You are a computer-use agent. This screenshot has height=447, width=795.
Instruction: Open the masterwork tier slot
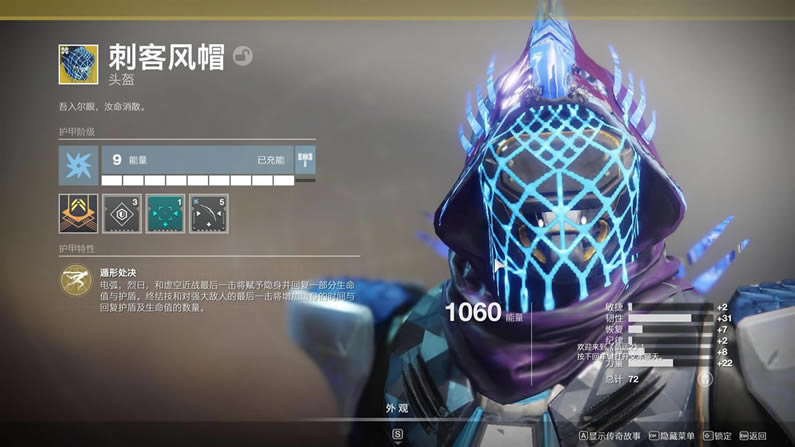coord(306,160)
